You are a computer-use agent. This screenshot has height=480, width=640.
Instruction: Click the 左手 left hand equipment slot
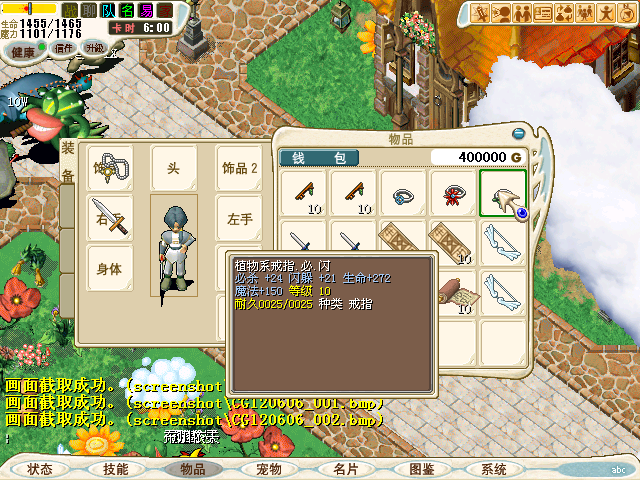(x=240, y=218)
